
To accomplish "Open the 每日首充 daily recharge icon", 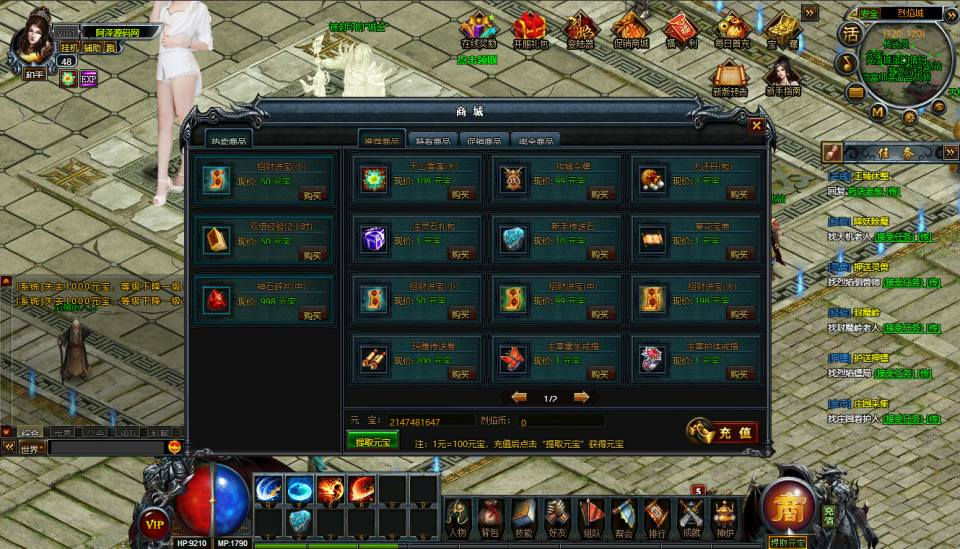I will (732, 30).
